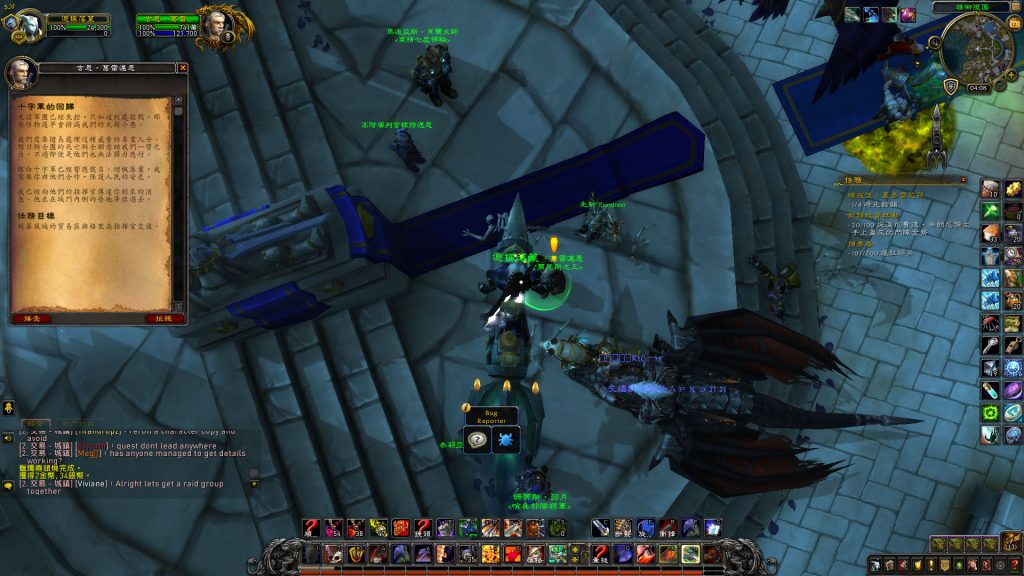
Task: Collapse the quest tracker panel
Action: (x=964, y=181)
